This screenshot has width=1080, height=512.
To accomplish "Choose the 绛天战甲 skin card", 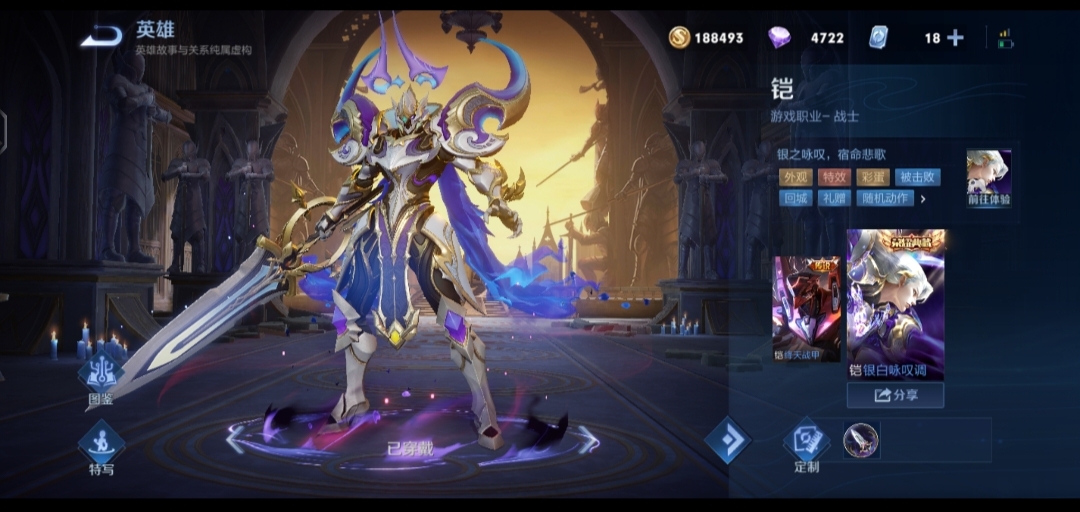I will (x=806, y=309).
